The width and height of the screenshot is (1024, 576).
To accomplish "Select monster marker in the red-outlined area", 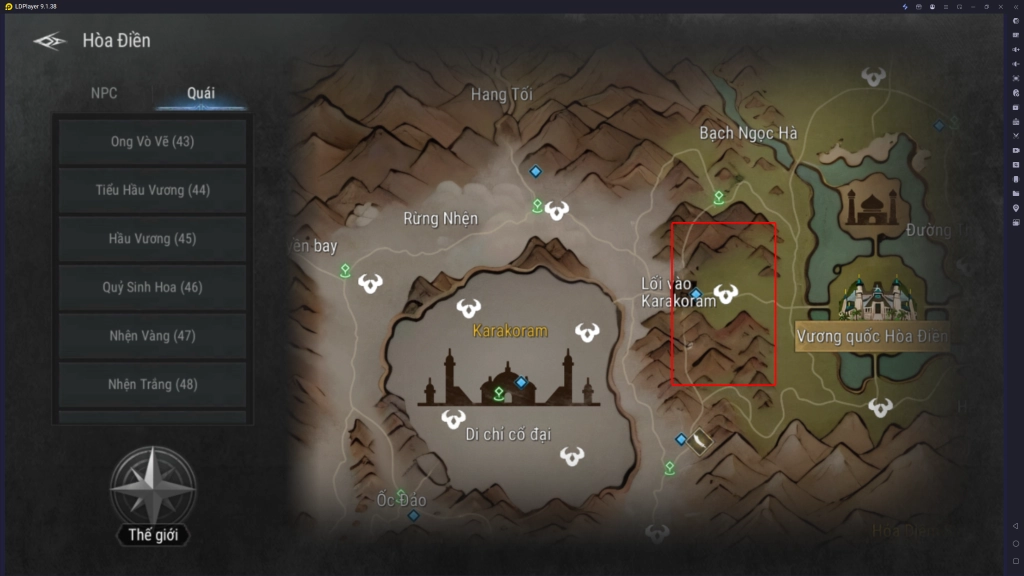I will [726, 293].
